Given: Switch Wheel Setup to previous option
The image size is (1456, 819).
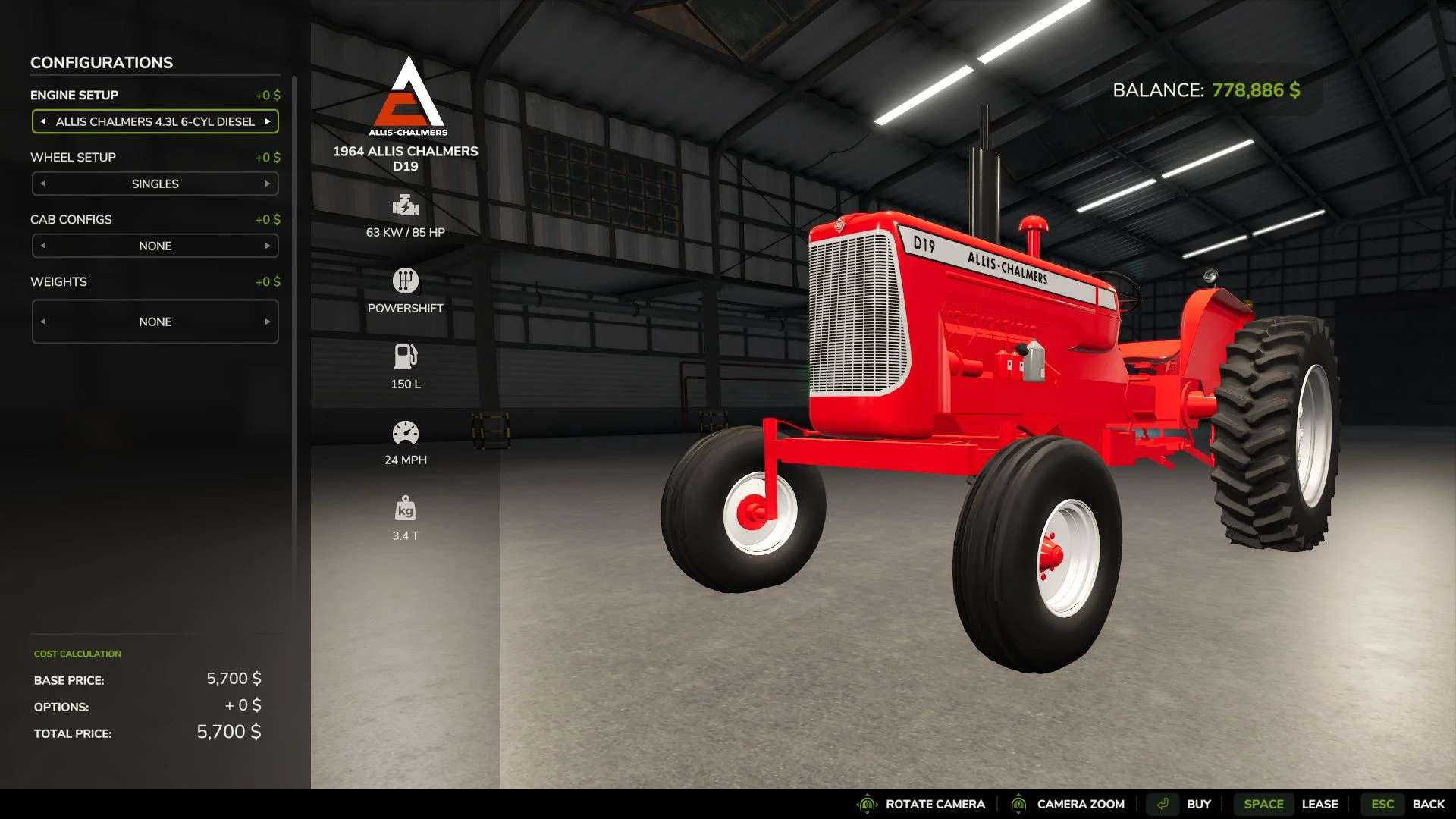Looking at the screenshot, I should point(43,184).
